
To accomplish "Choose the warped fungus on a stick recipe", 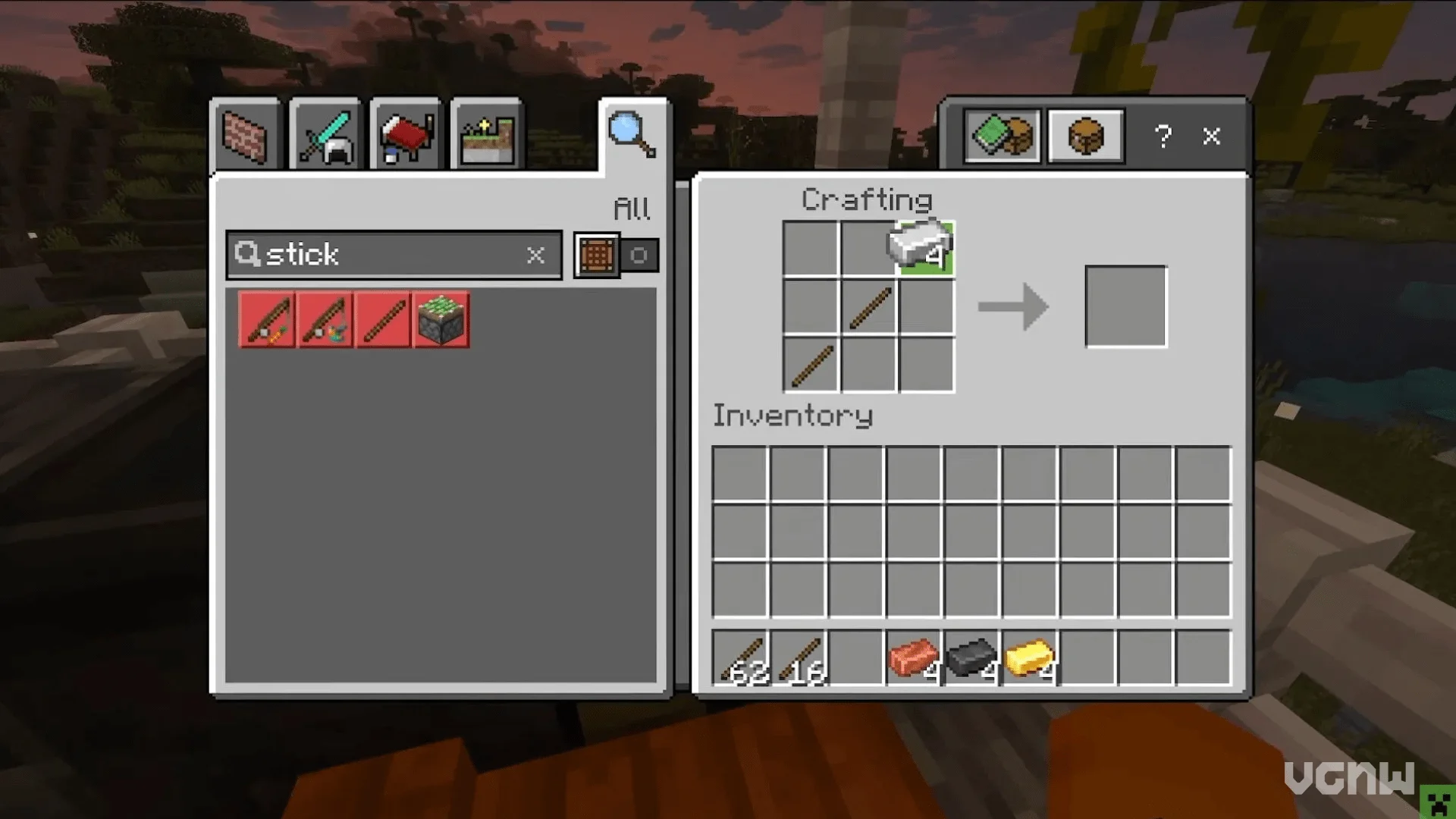I will [325, 321].
